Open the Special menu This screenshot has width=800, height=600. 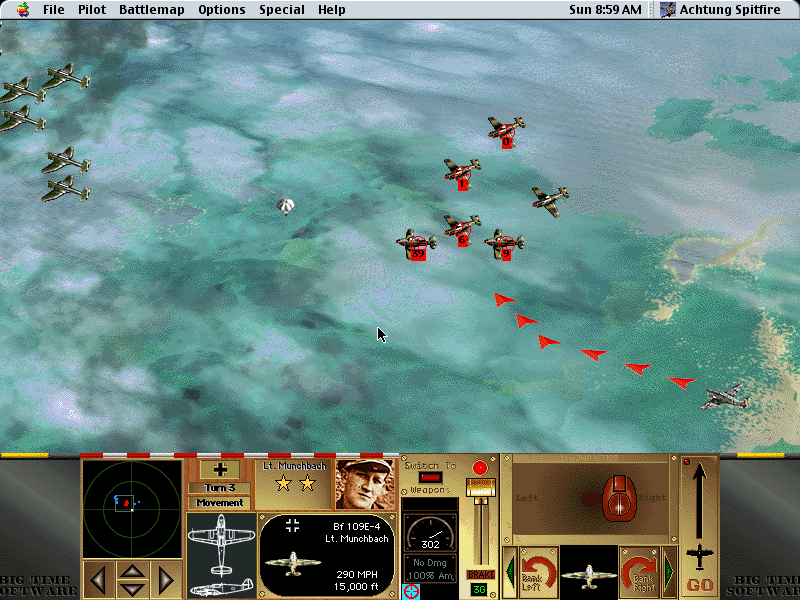click(282, 10)
